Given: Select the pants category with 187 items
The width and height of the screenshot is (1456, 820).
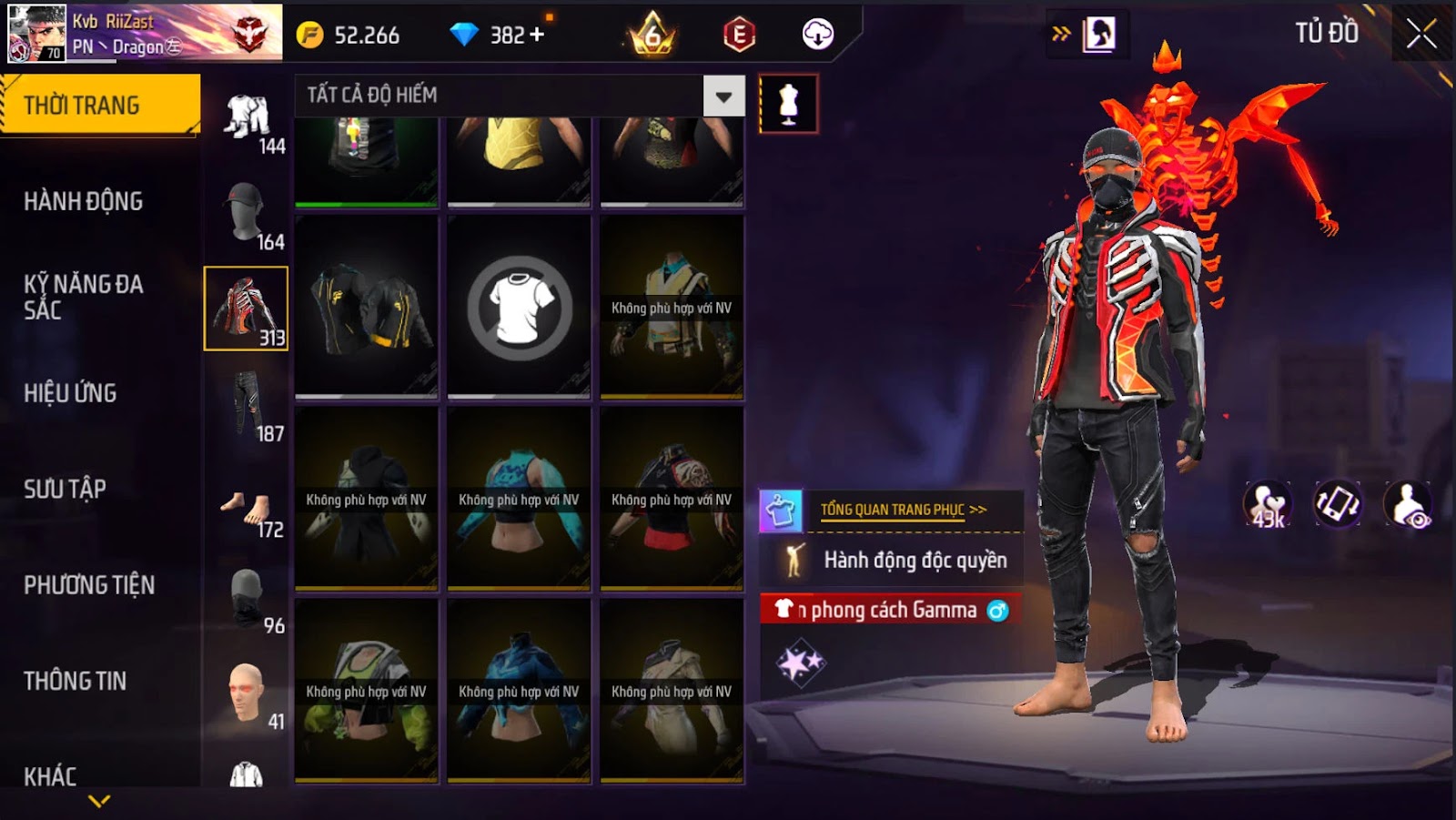Looking at the screenshot, I should (247, 406).
